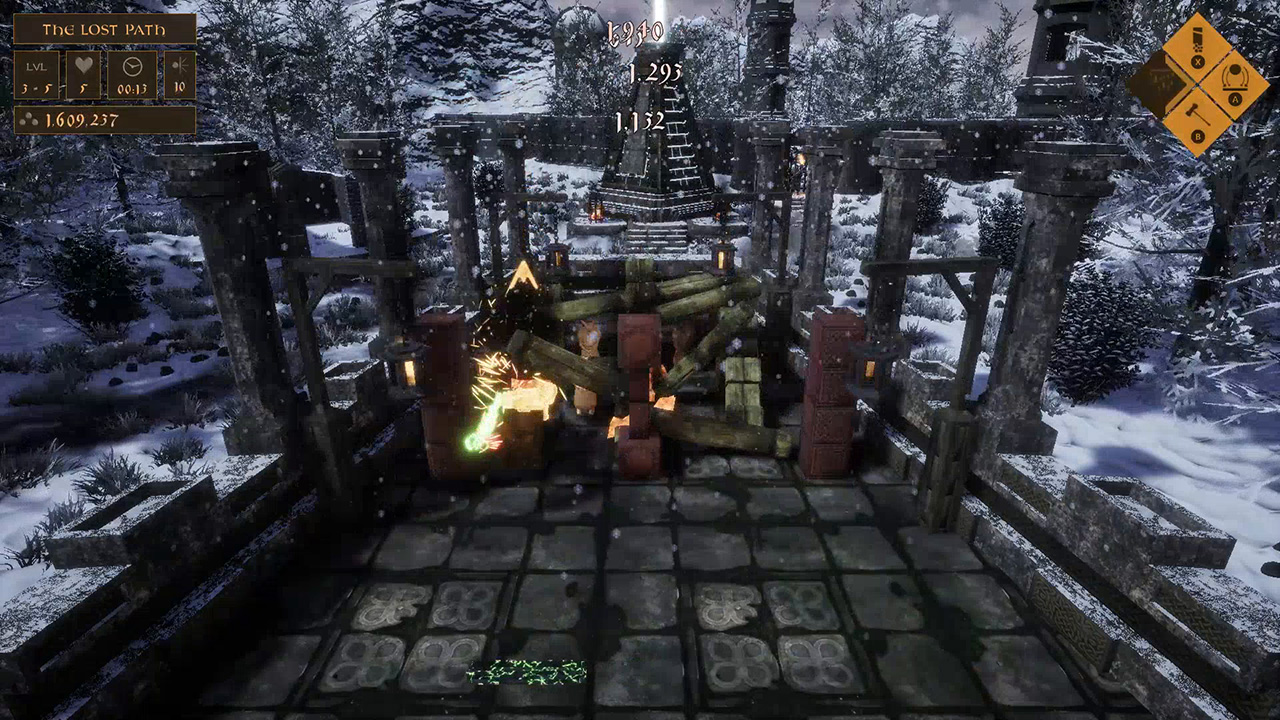Click 'The Lost Path' title banner
The height and width of the screenshot is (720, 1280).
pos(104,29)
